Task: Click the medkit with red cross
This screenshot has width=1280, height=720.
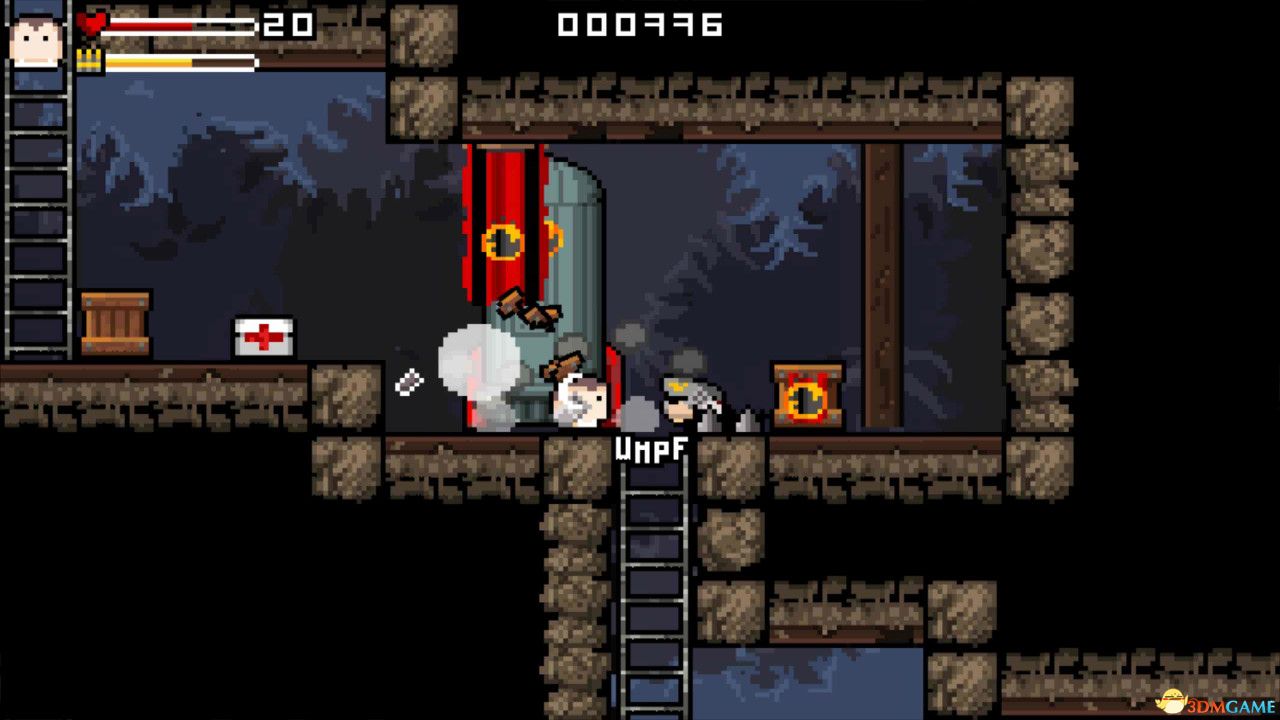Action: coord(262,335)
